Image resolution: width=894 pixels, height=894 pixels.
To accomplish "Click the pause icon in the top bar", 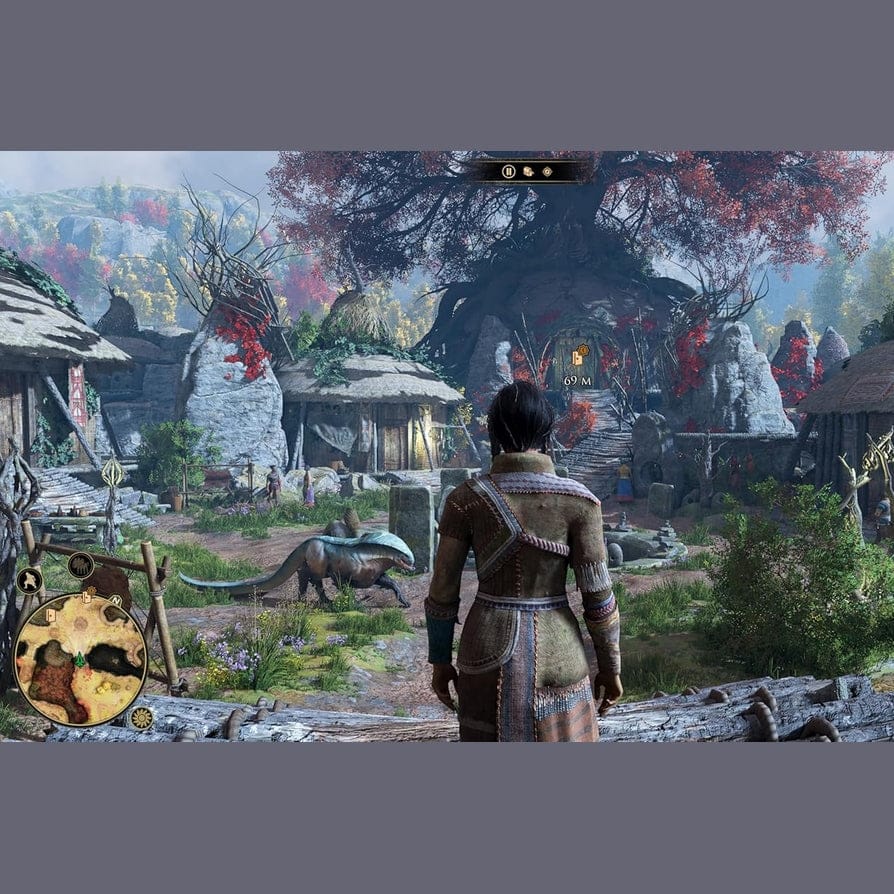I will tap(509, 171).
